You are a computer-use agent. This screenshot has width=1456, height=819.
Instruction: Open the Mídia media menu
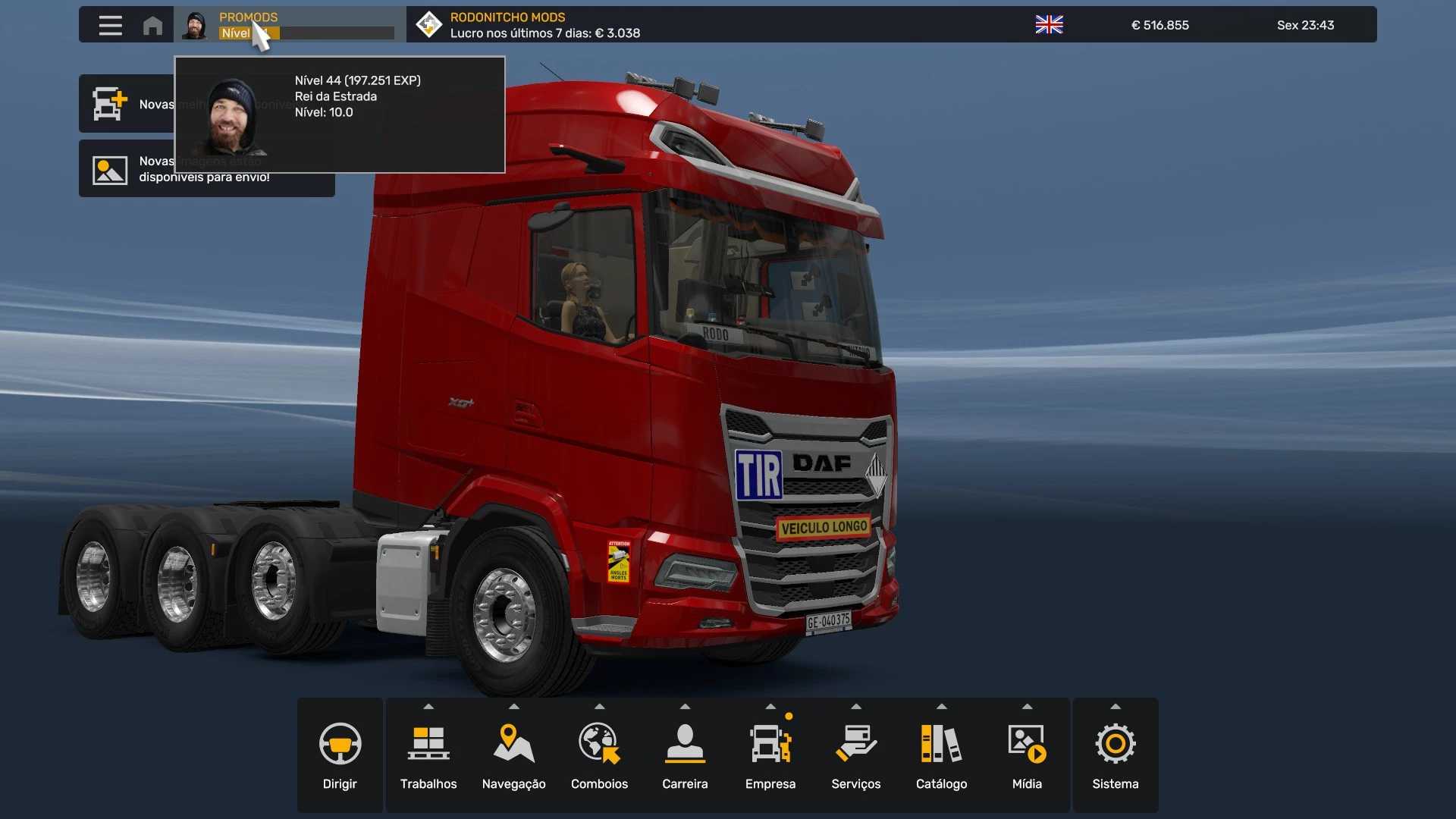click(x=1027, y=755)
